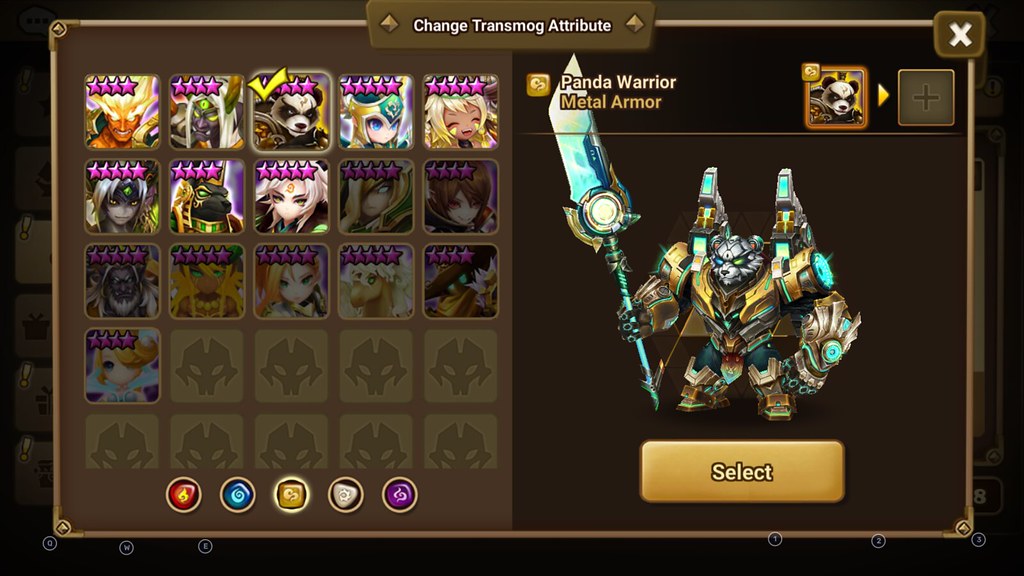Pick the black jackal Anubis monster portrait
The image size is (1024, 576).
(x=207, y=197)
